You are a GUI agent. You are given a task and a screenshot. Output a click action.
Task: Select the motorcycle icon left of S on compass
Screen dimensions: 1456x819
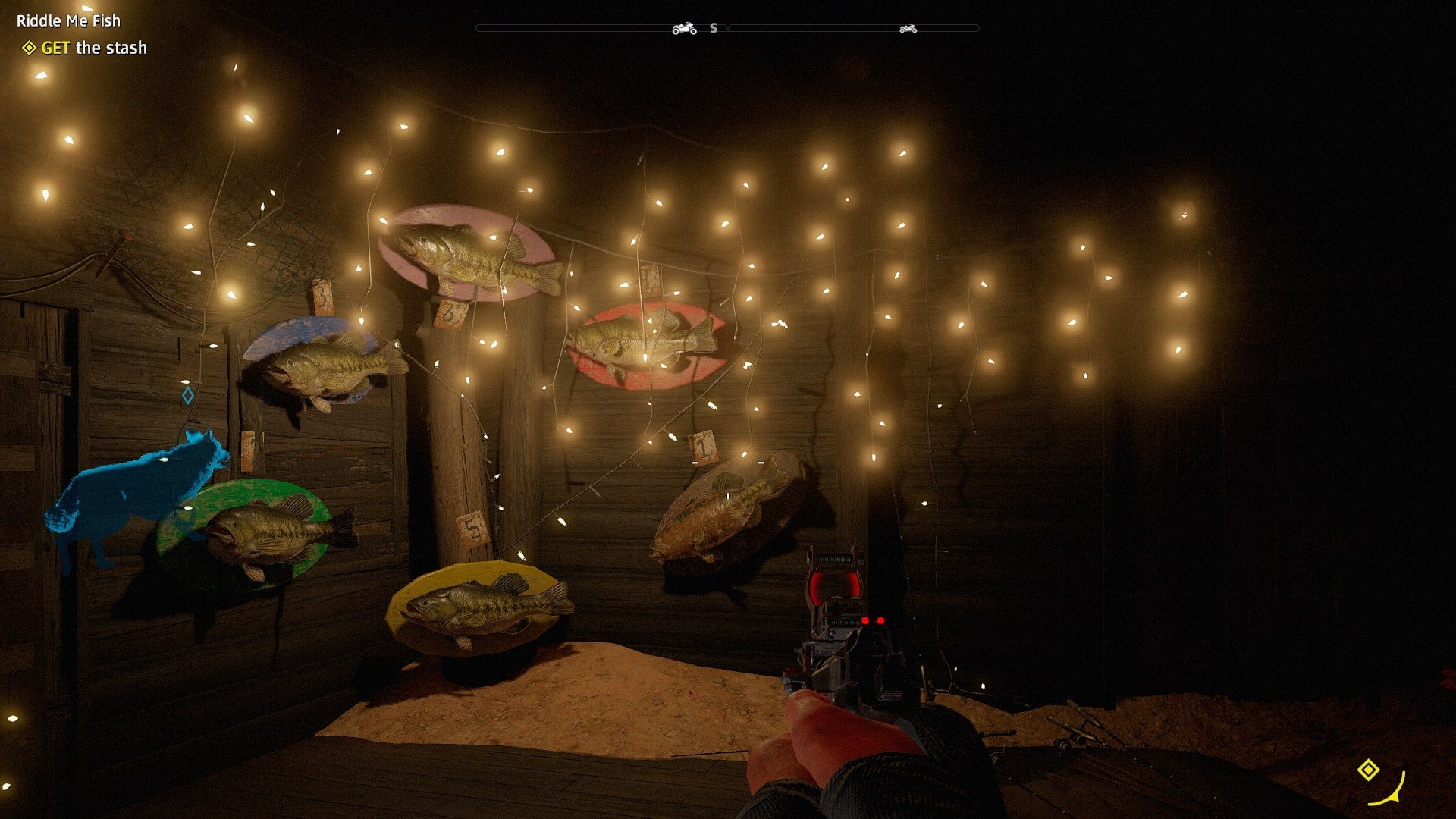click(685, 29)
